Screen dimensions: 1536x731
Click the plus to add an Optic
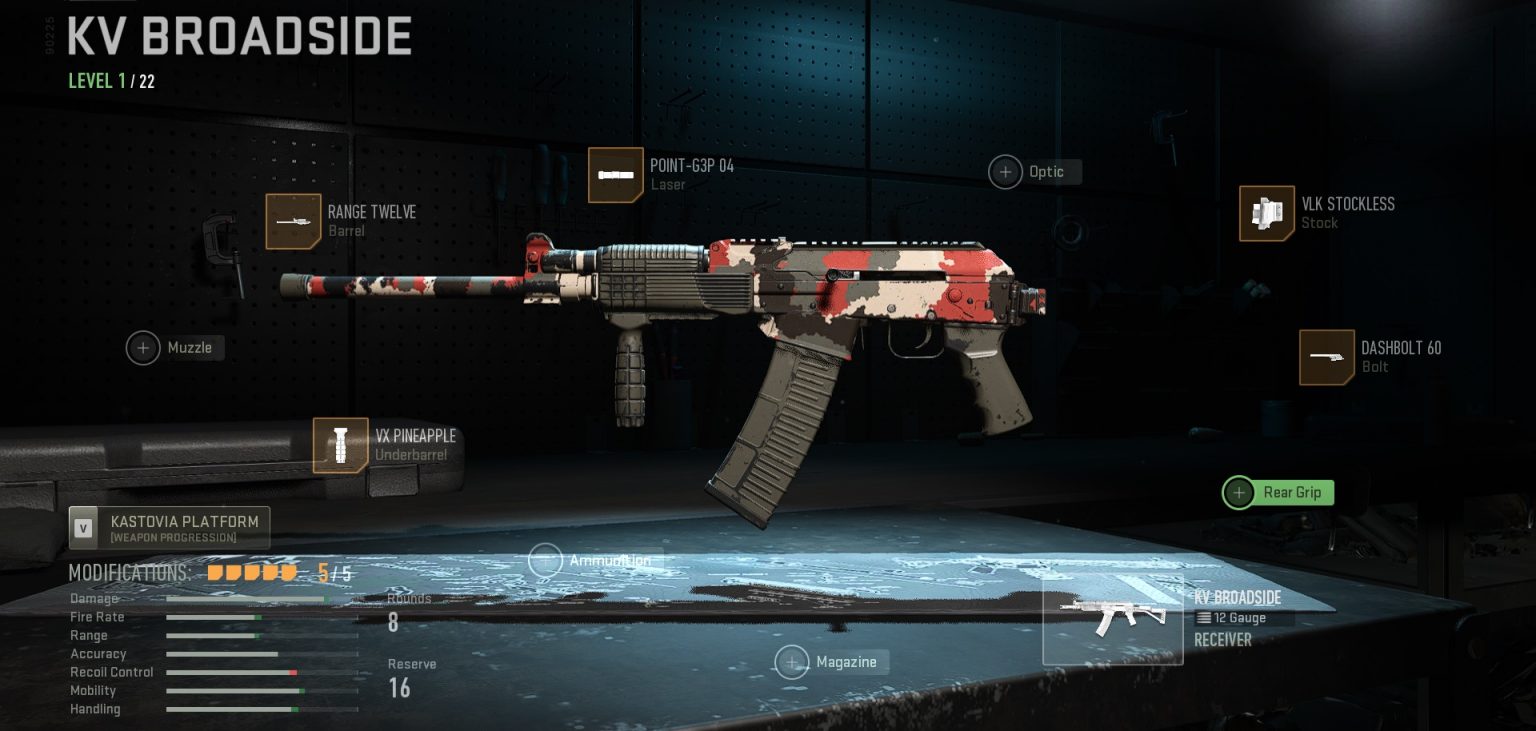tap(1005, 171)
